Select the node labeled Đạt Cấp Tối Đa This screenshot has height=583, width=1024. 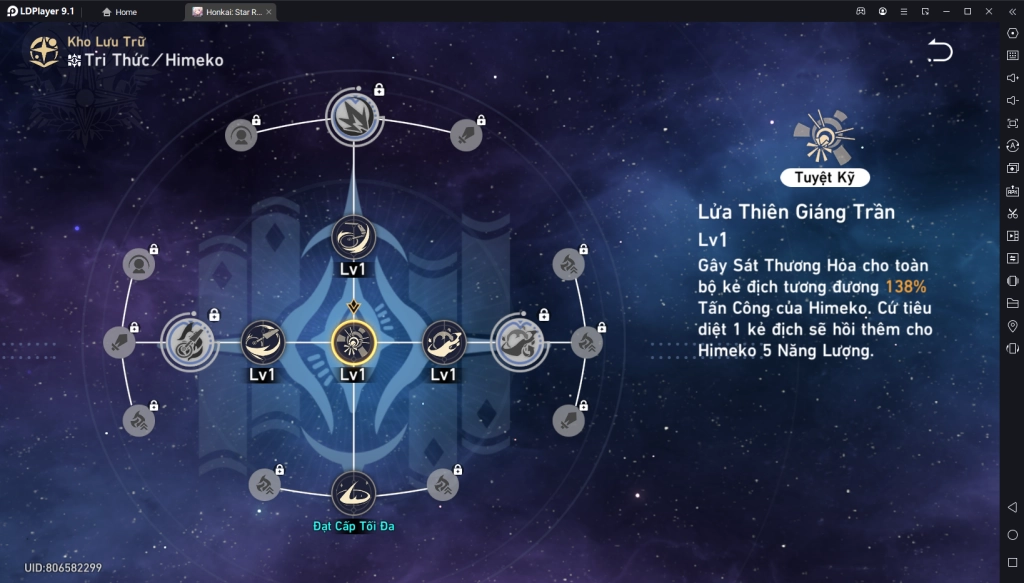353,492
